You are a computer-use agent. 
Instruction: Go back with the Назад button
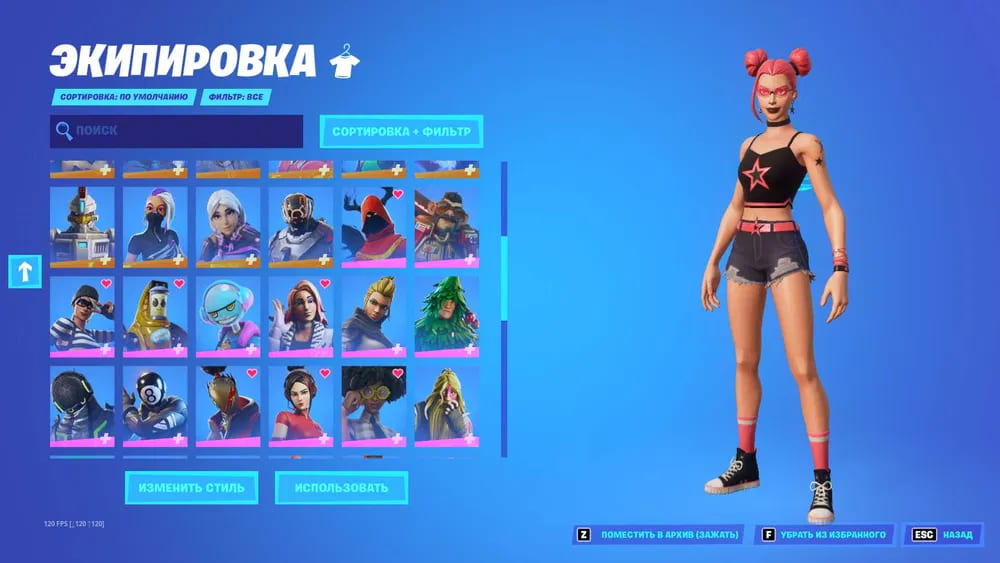pyautogui.click(x=943, y=535)
